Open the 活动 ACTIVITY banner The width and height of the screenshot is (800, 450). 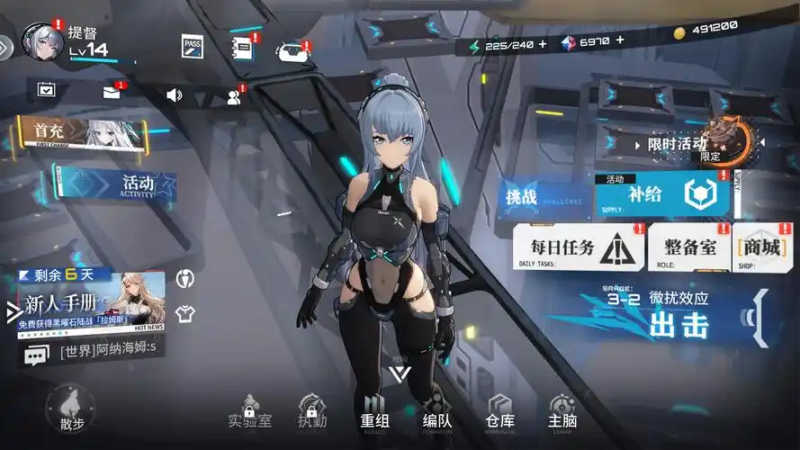tap(115, 184)
